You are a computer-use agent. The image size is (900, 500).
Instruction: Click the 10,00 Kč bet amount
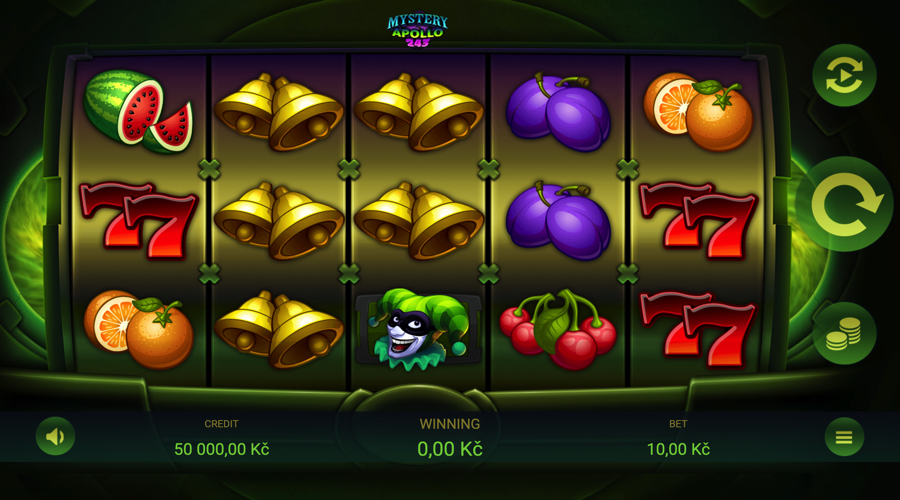(678, 449)
